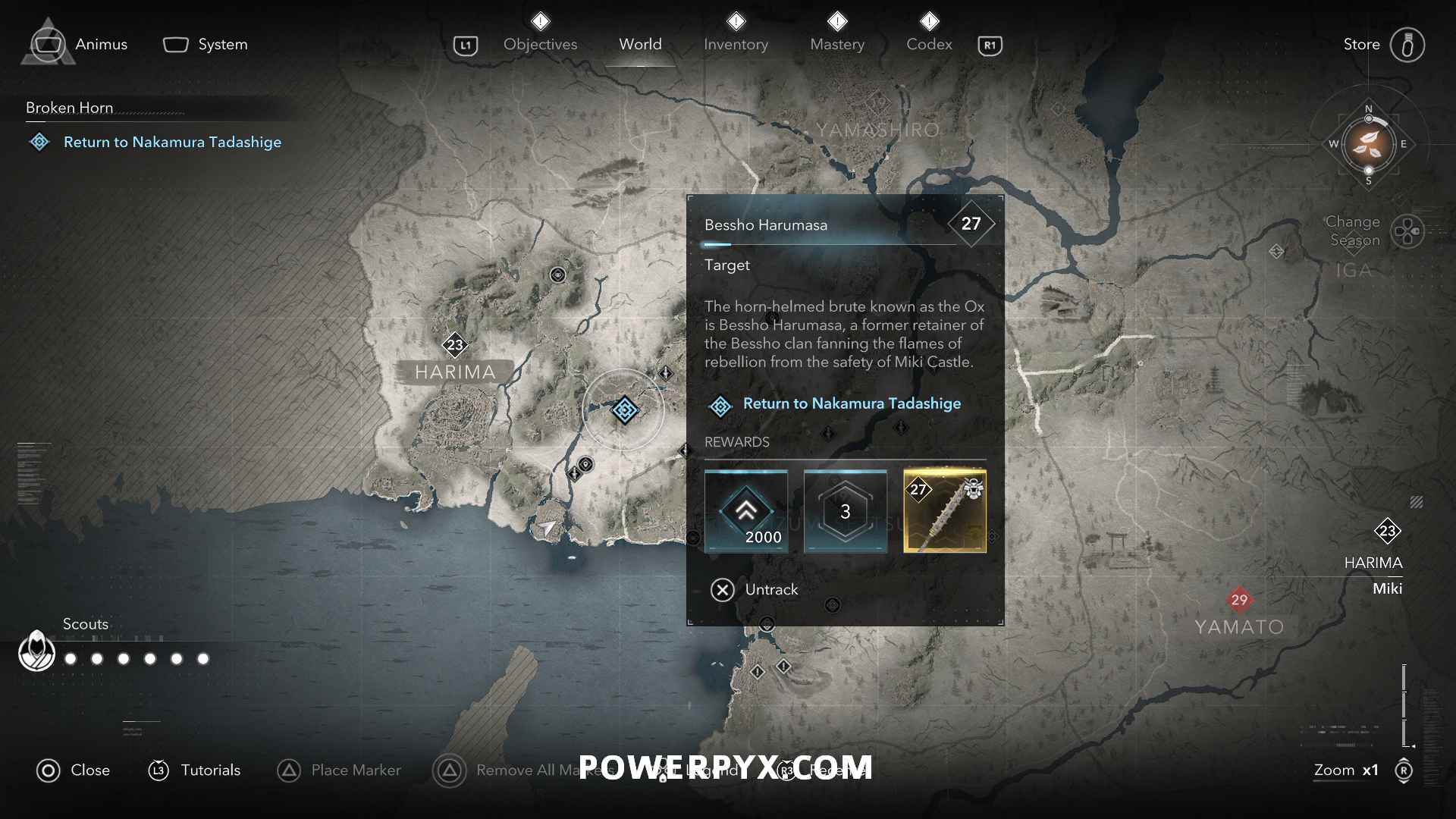Open the Objectives tab
The width and height of the screenshot is (1456, 819).
[x=540, y=44]
